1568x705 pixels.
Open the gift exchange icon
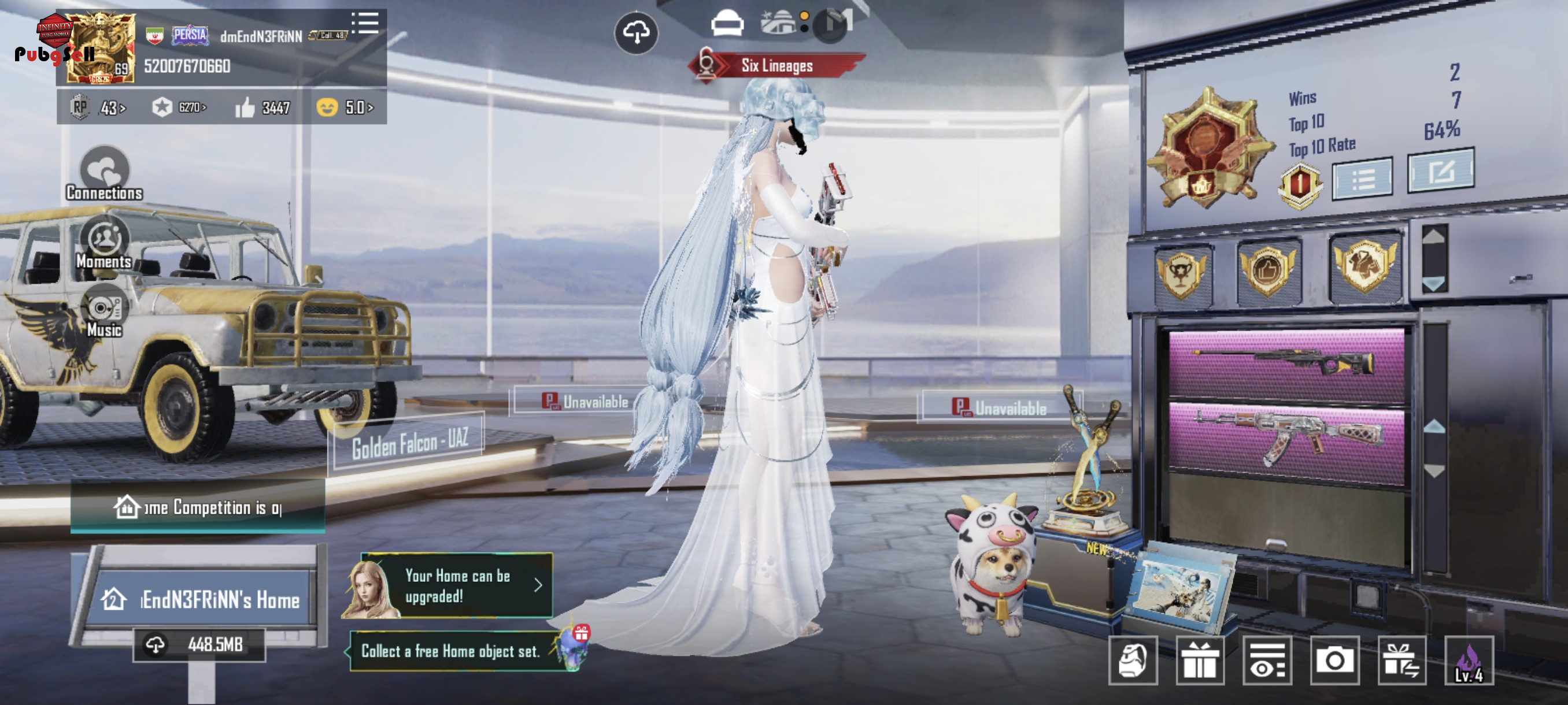click(x=1401, y=661)
